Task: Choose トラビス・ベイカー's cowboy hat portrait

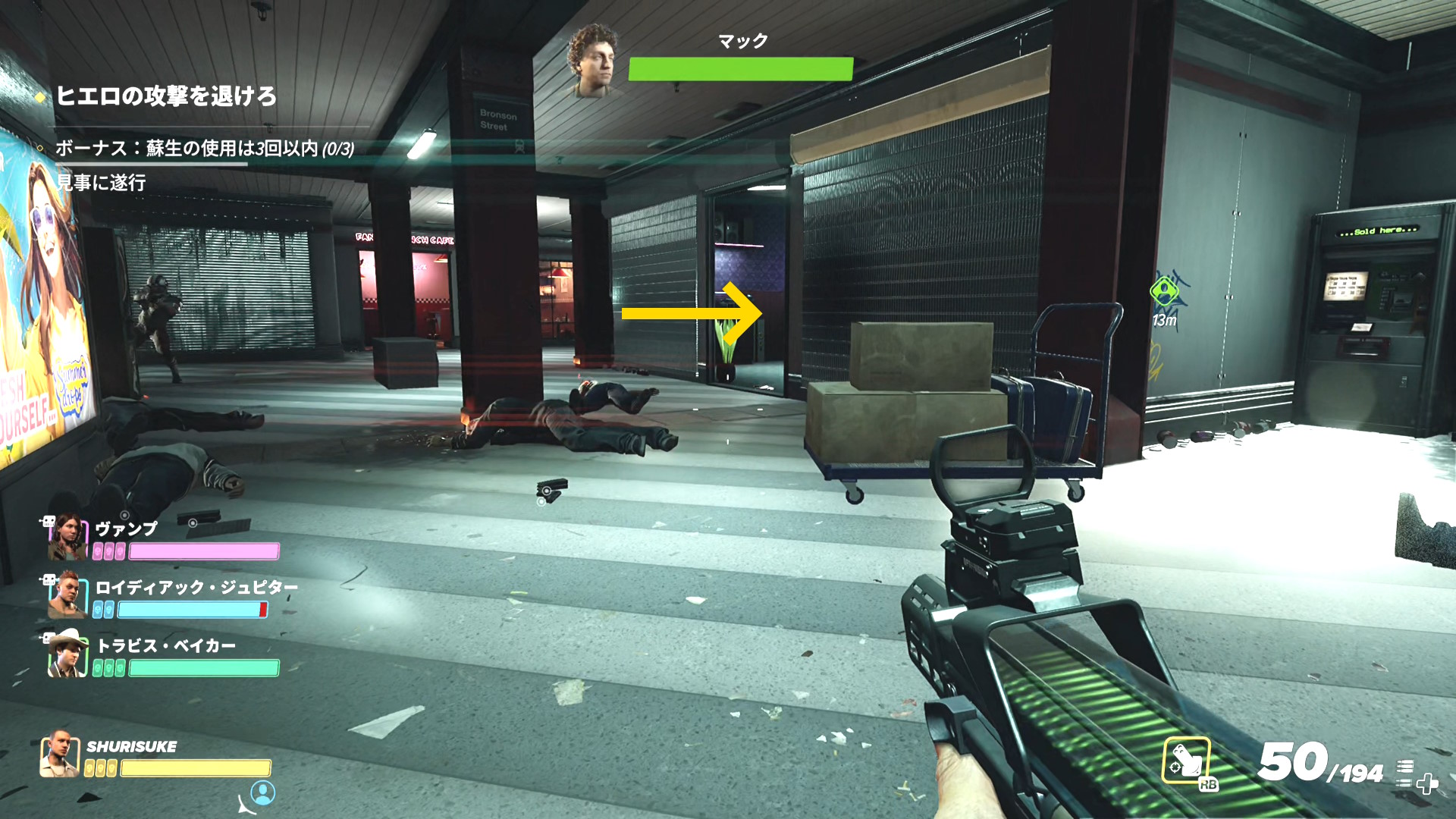Action: 67,654
